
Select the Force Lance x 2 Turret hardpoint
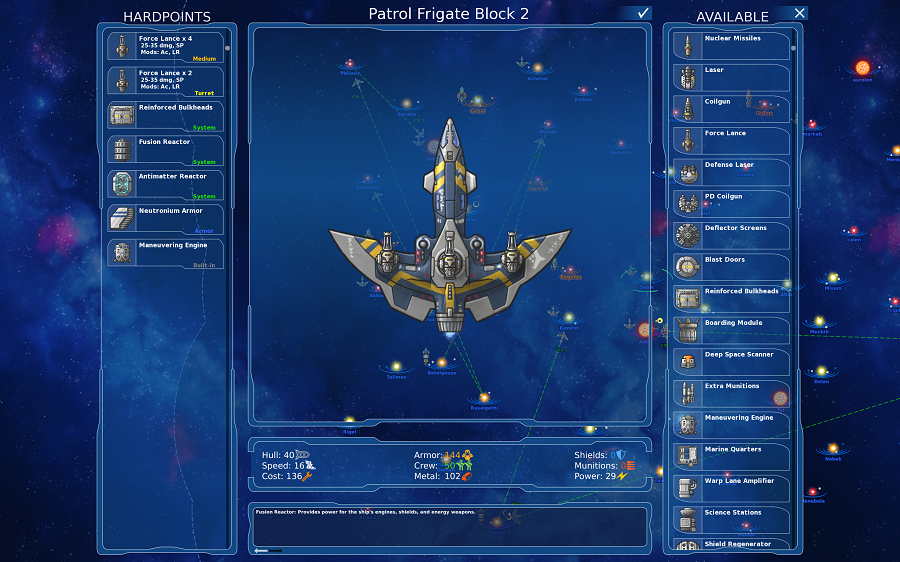tap(166, 81)
